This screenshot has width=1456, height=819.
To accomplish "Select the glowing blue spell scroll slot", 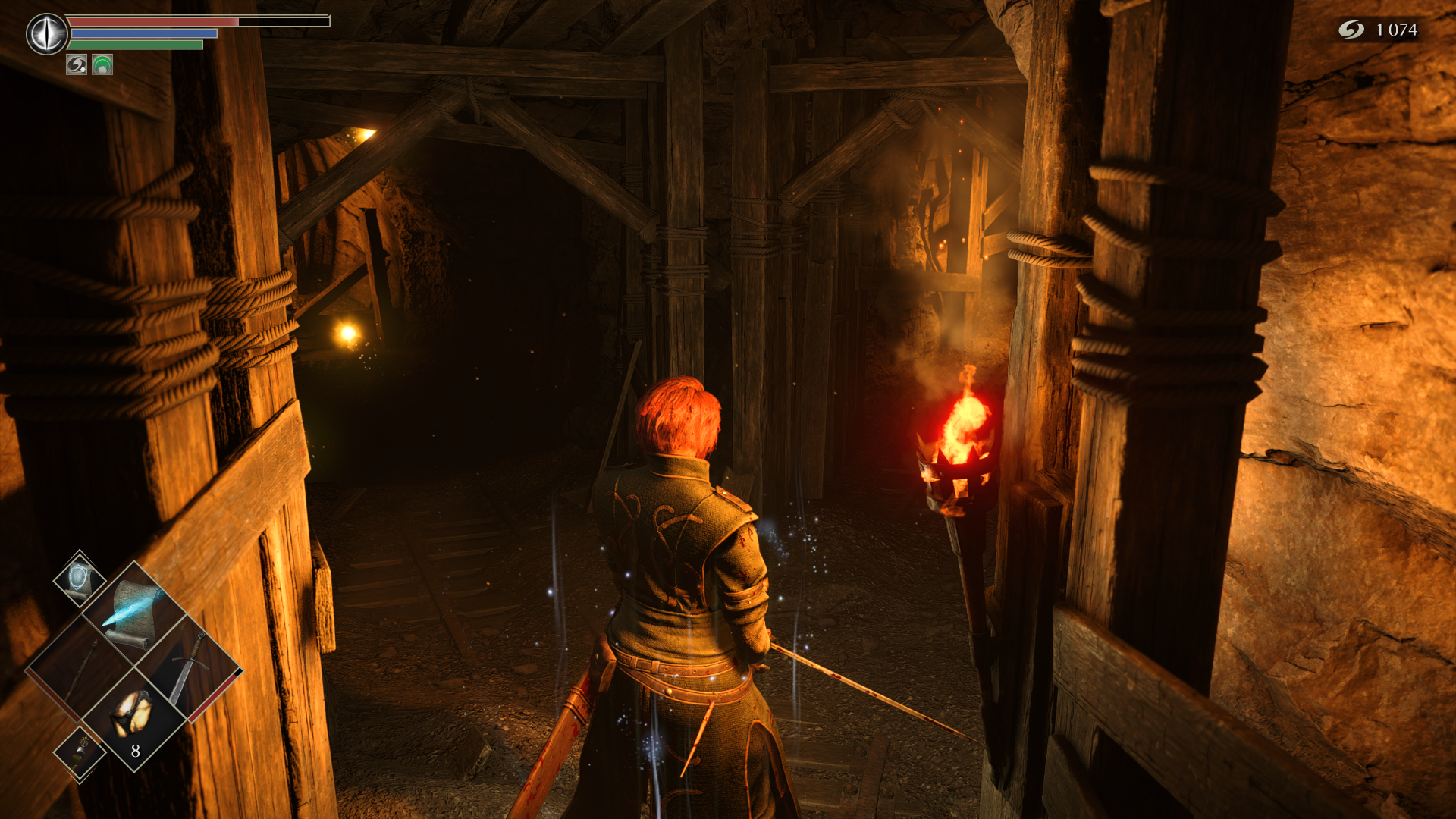I will tap(135, 613).
